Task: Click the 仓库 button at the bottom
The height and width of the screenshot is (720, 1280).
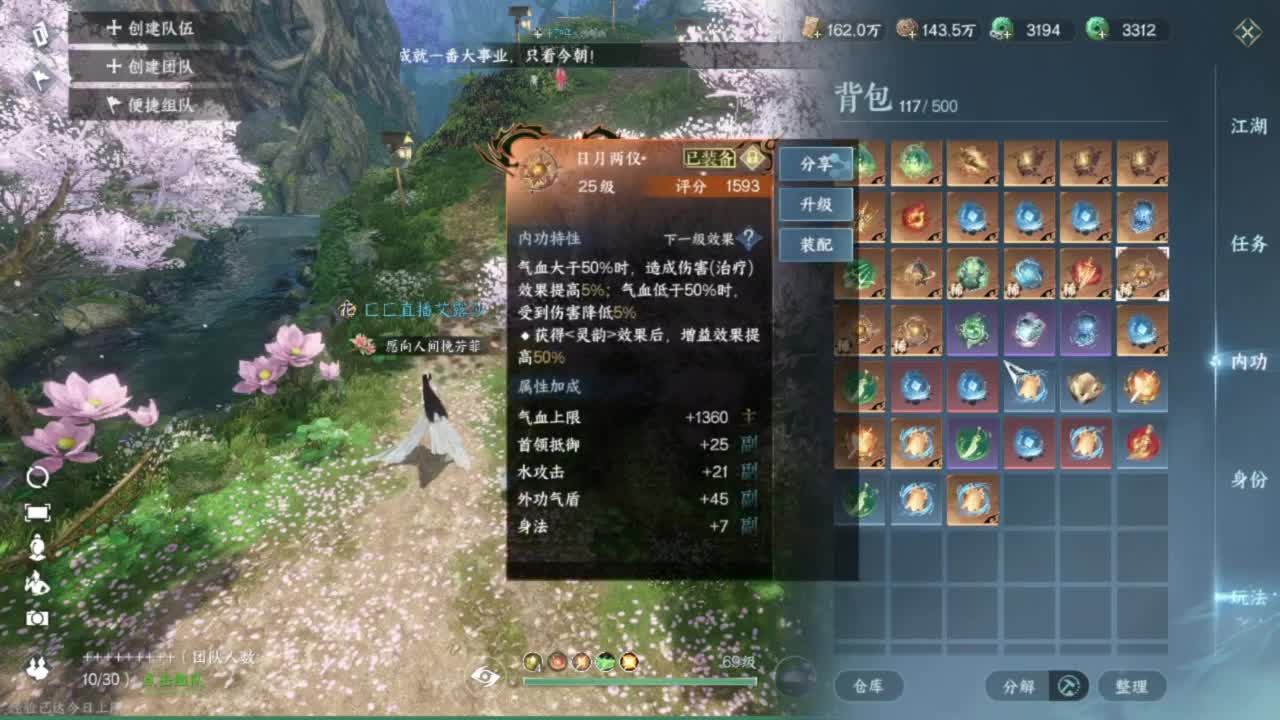Action: 871,686
